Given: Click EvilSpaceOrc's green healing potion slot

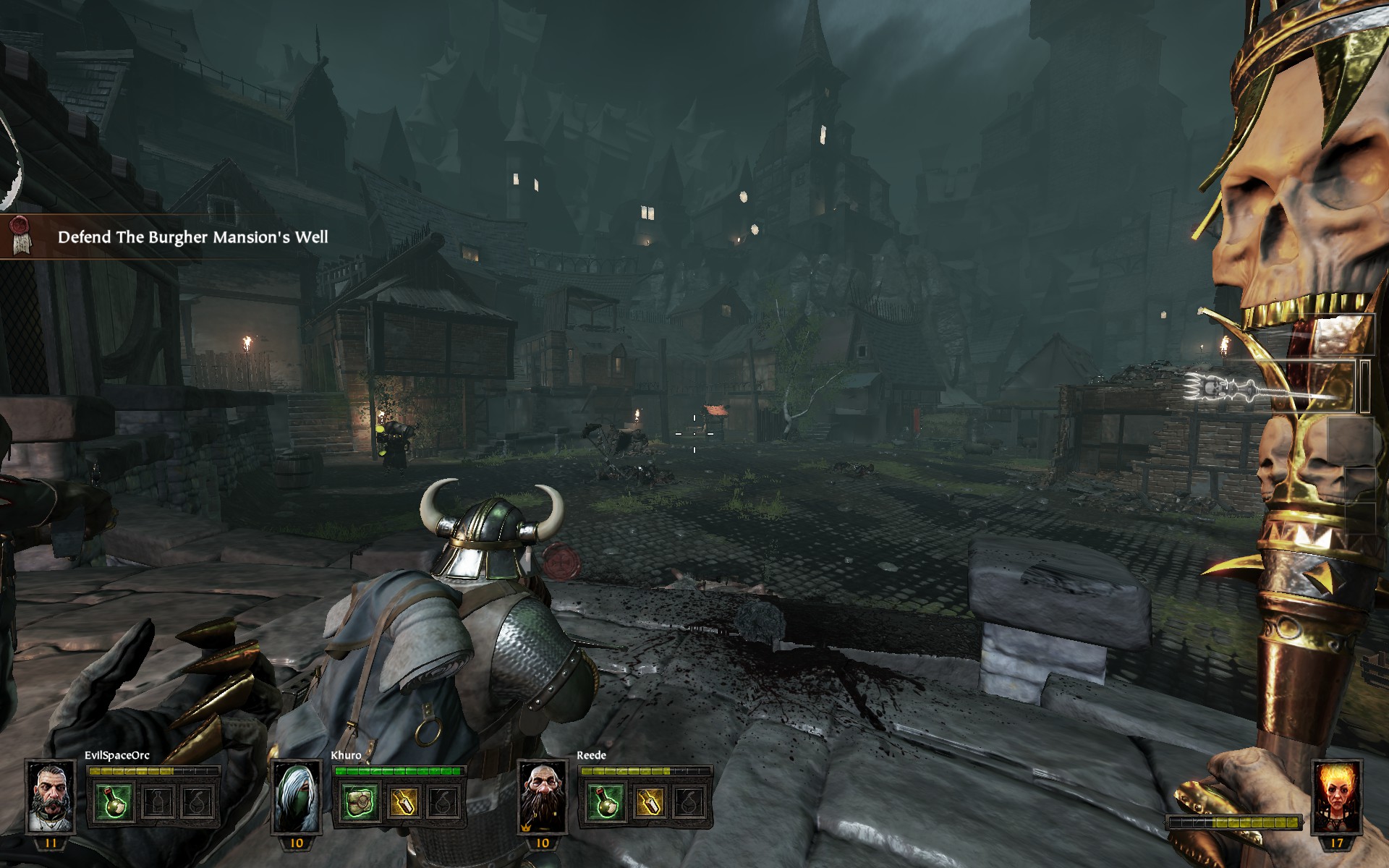Looking at the screenshot, I should pos(114,803).
